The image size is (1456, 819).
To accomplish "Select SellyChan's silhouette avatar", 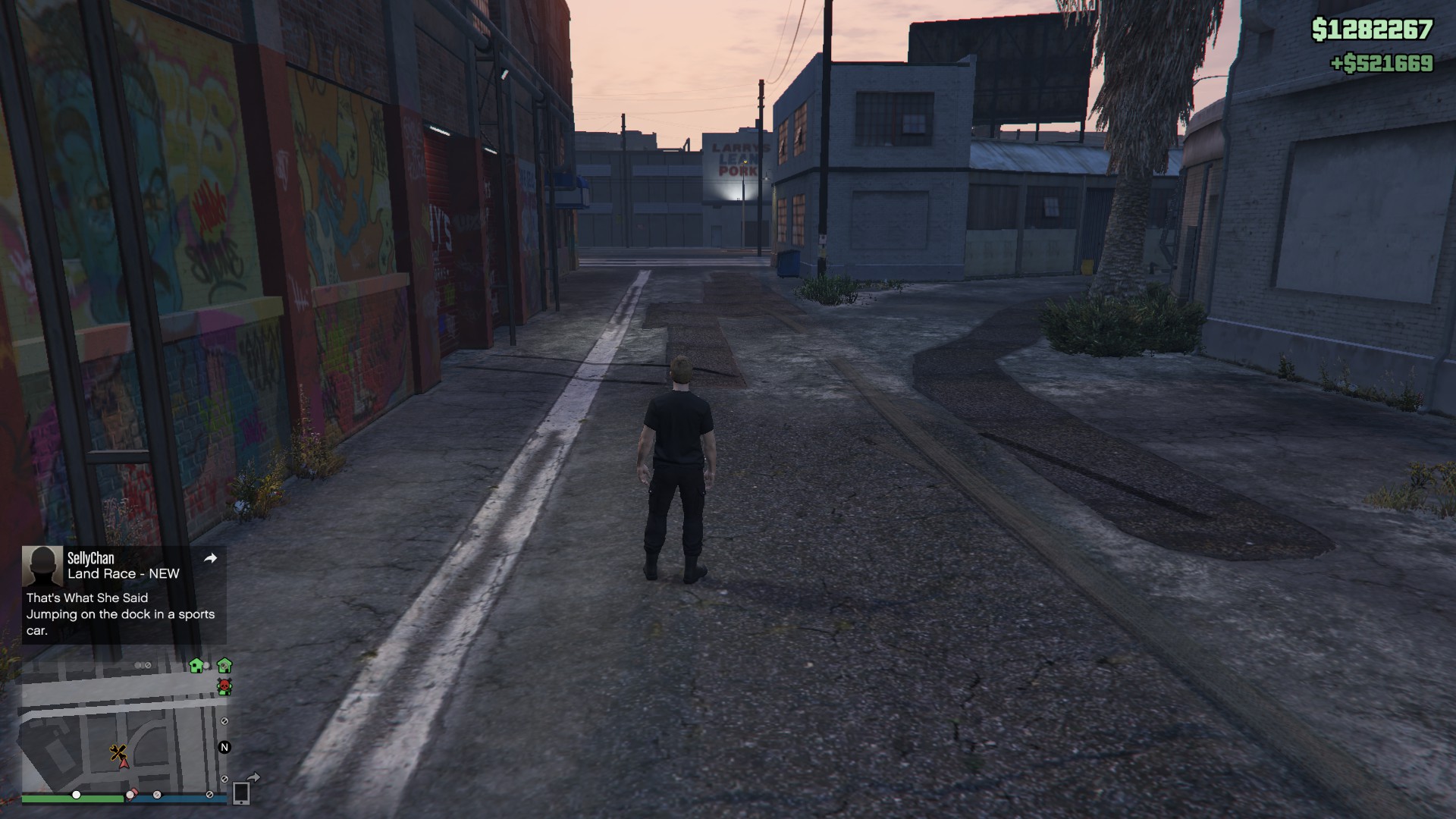I will (x=42, y=566).
